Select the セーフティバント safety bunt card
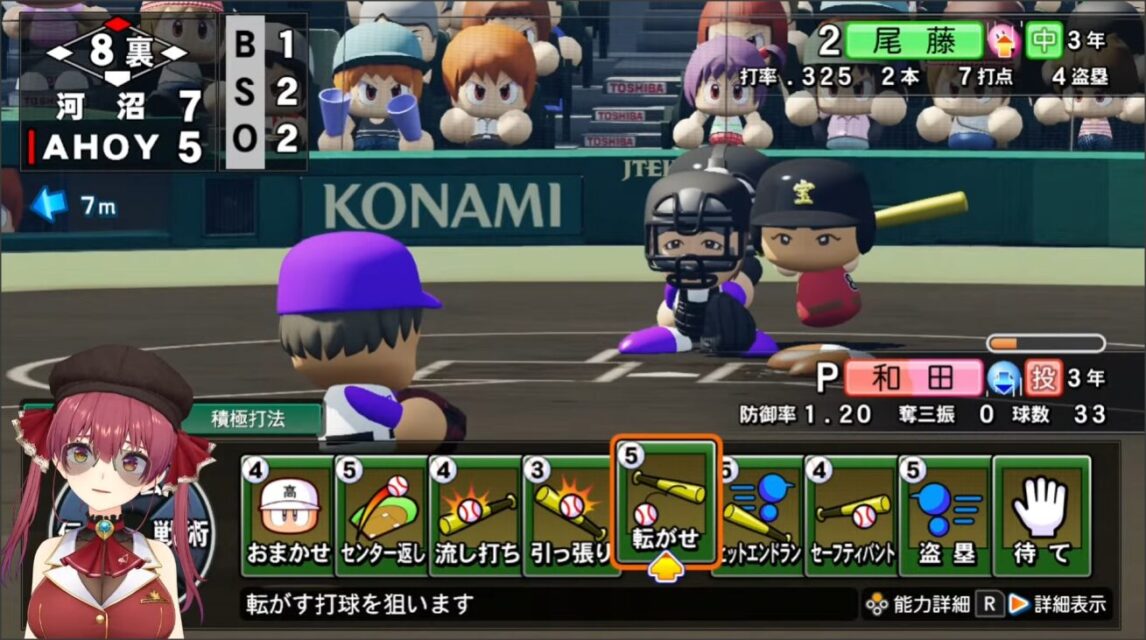Screen dimensions: 1146x640 [x=852, y=515]
